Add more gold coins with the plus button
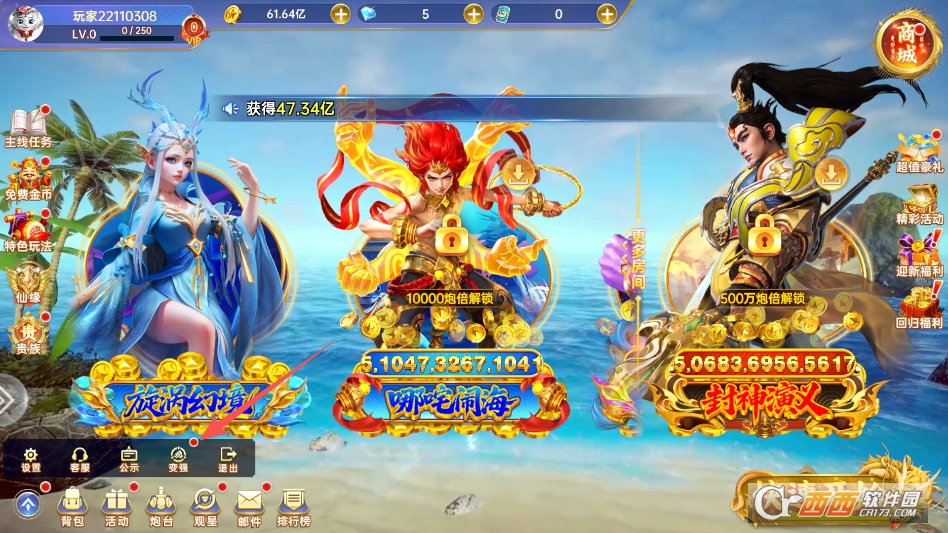This screenshot has width=948, height=533. coord(340,14)
